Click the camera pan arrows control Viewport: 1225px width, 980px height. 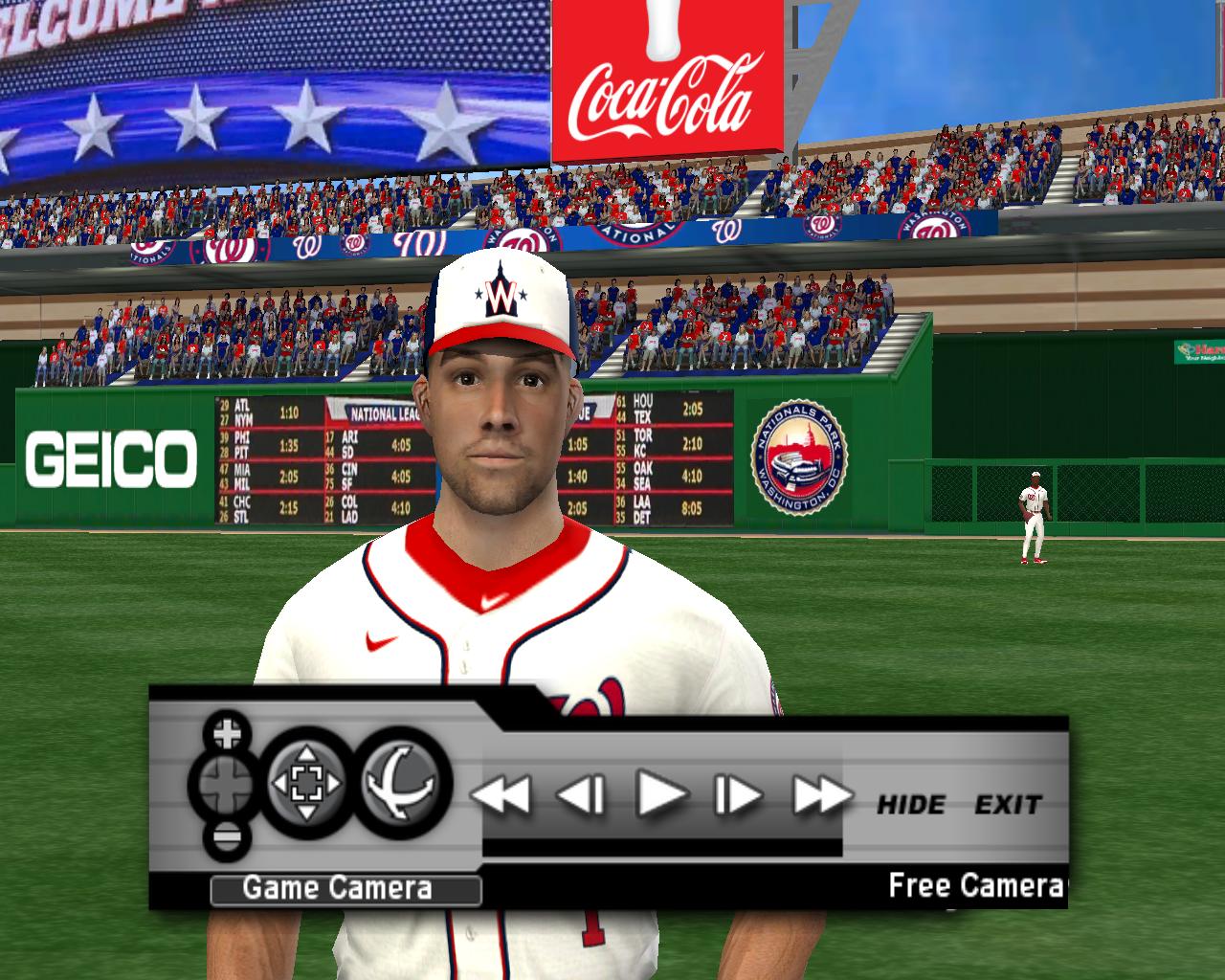point(305,785)
